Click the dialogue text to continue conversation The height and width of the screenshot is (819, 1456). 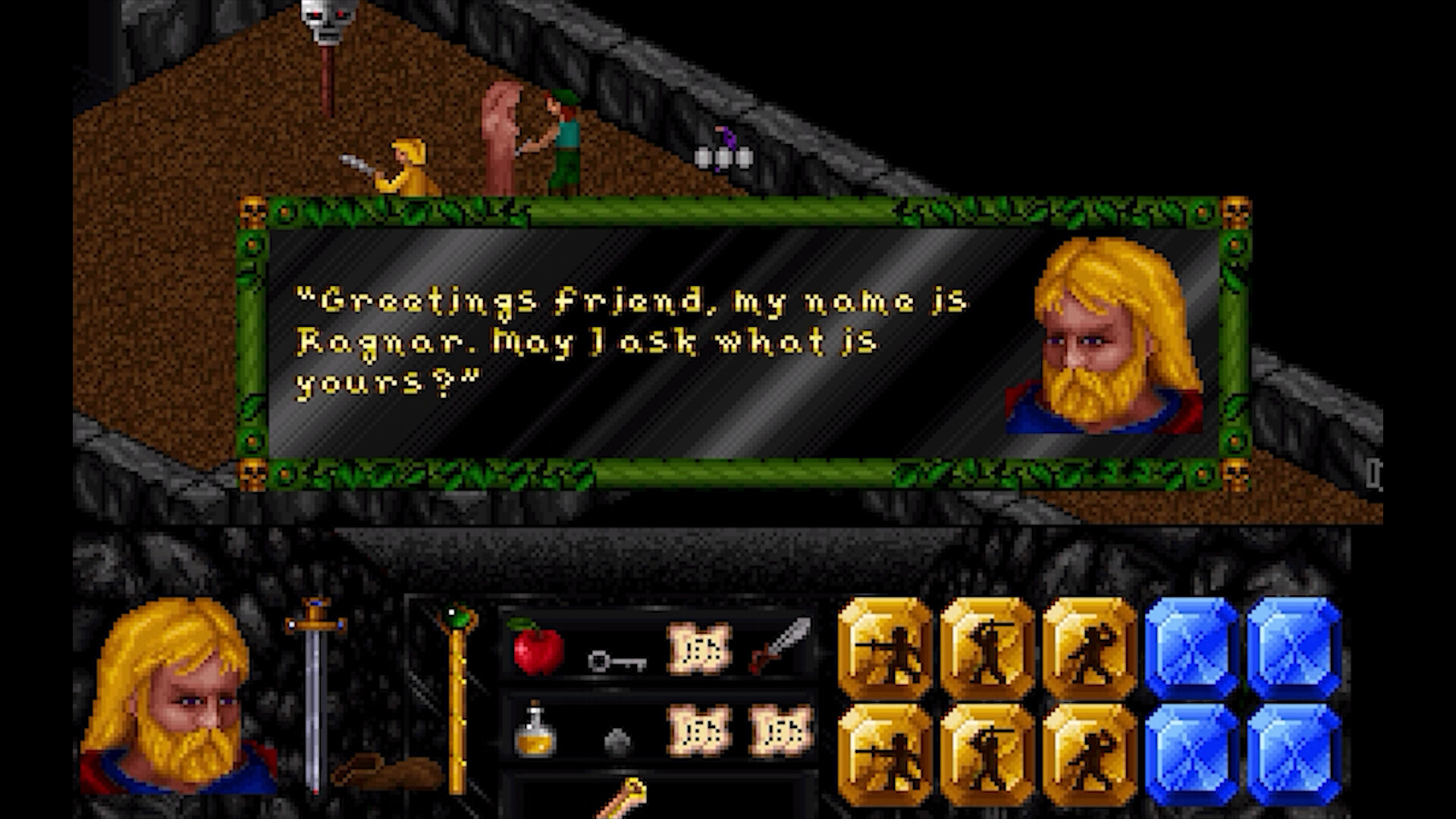pyautogui.click(x=591, y=341)
